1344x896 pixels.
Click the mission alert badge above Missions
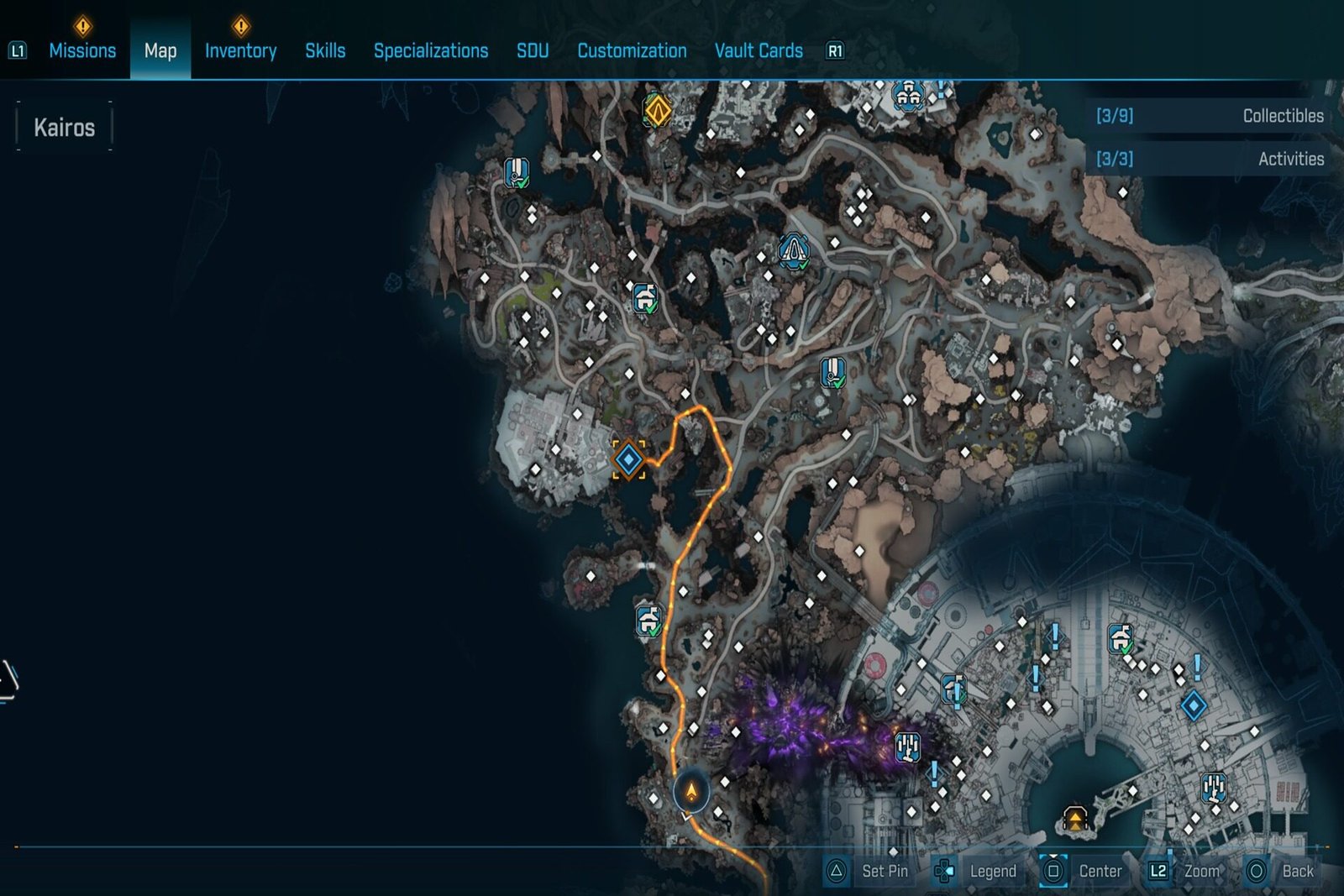tap(81, 25)
